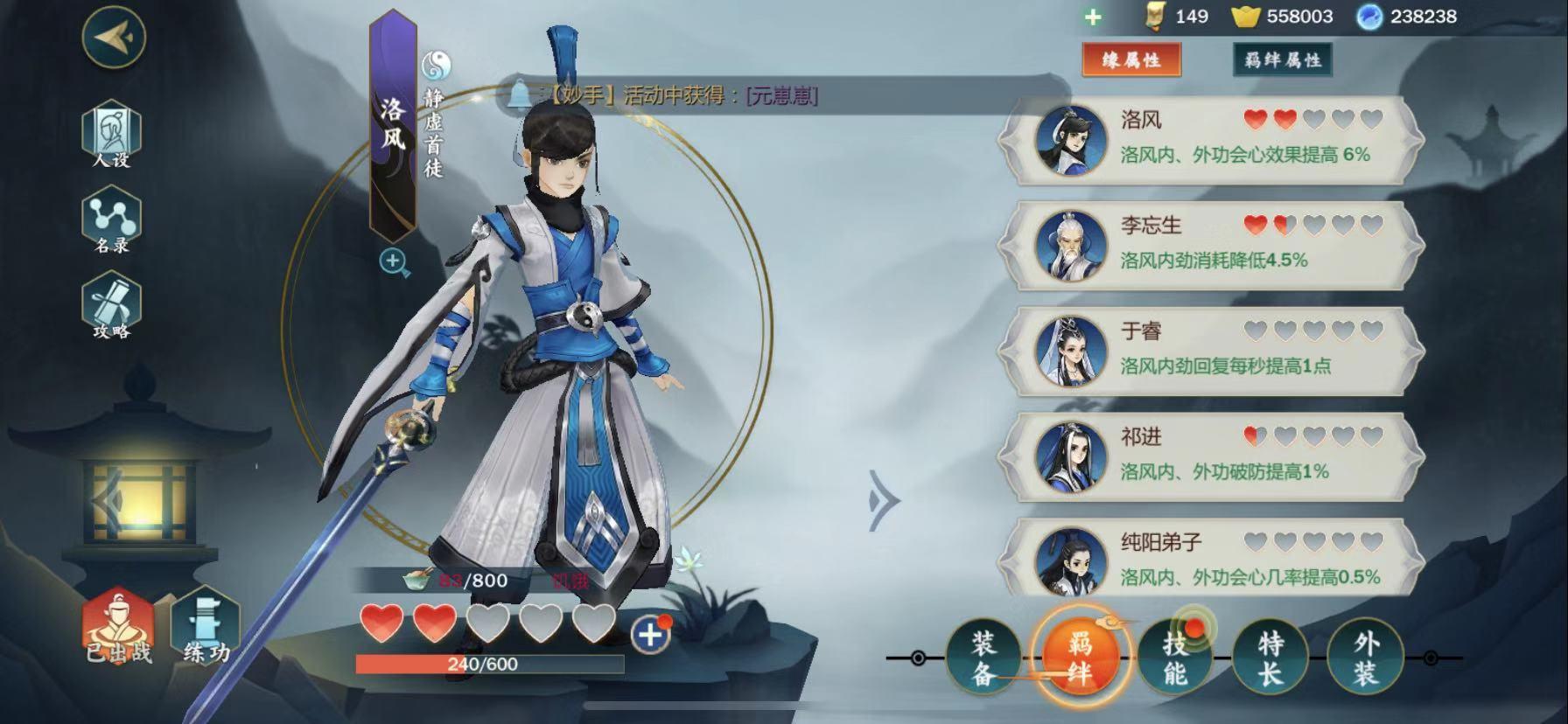
Task: Go back with the arrow button
Action: [114, 37]
